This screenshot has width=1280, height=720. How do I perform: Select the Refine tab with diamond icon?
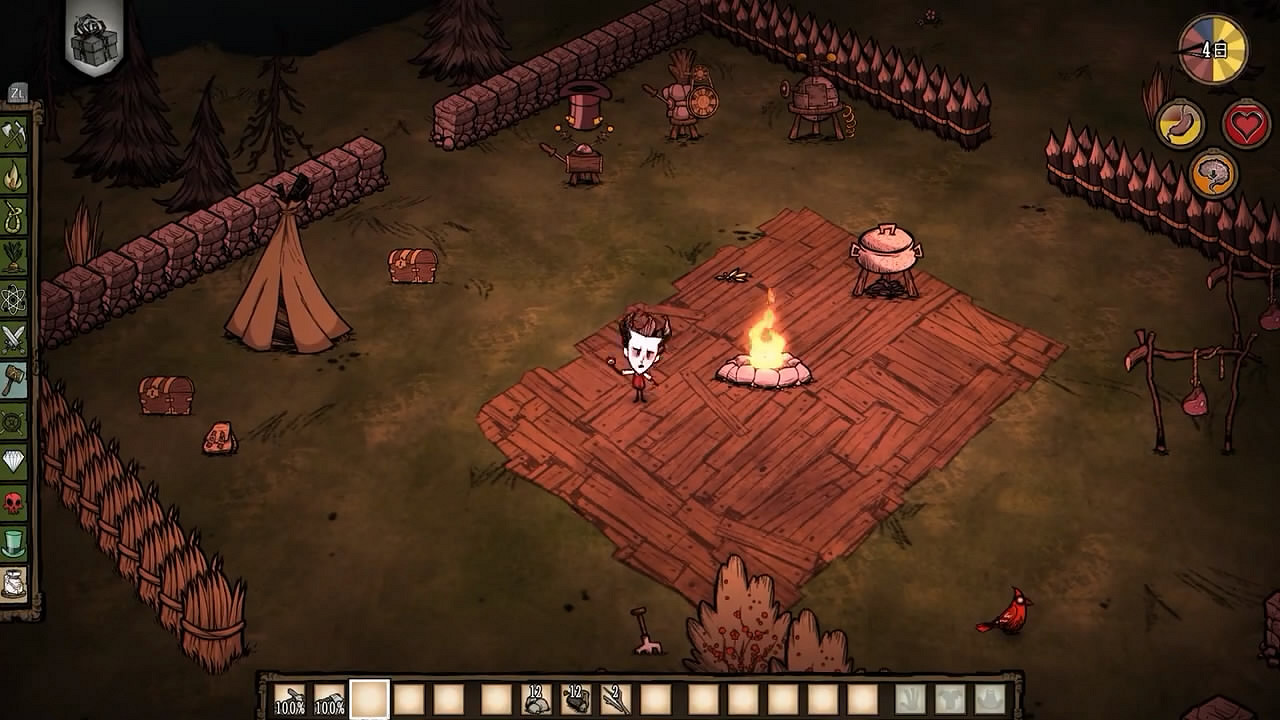pyautogui.click(x=13, y=461)
